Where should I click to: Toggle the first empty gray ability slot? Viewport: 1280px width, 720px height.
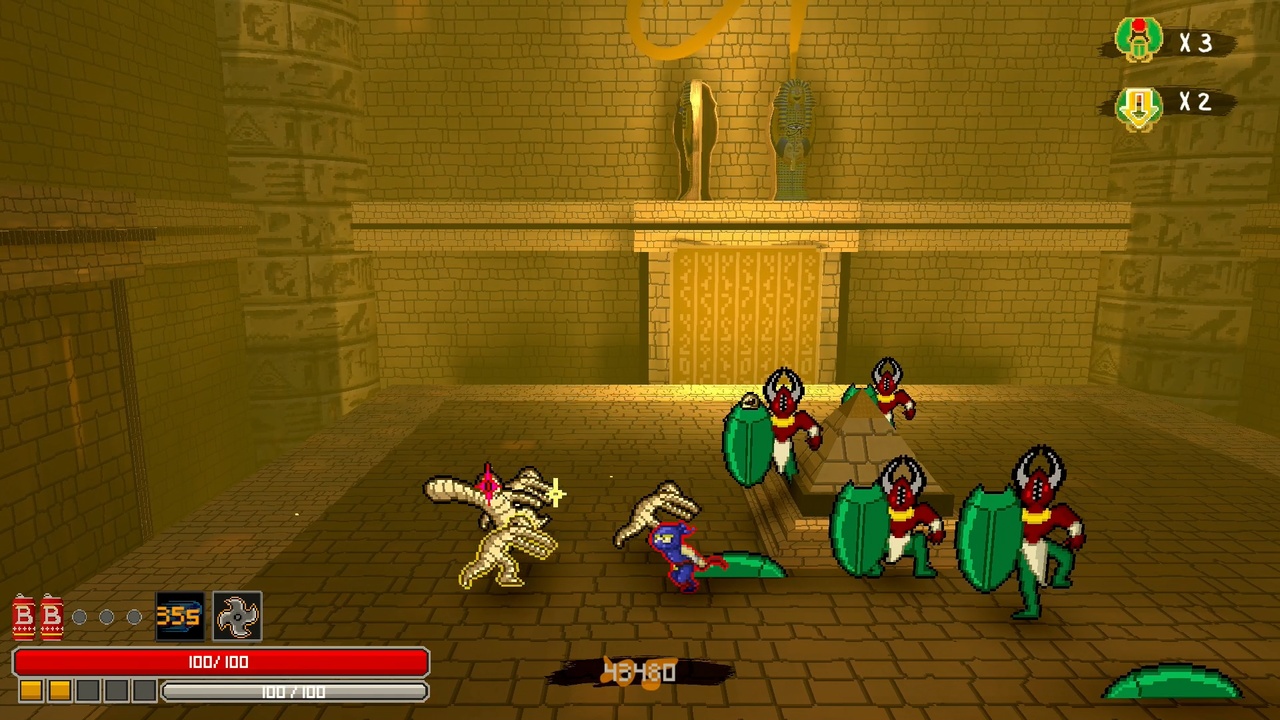click(x=79, y=617)
